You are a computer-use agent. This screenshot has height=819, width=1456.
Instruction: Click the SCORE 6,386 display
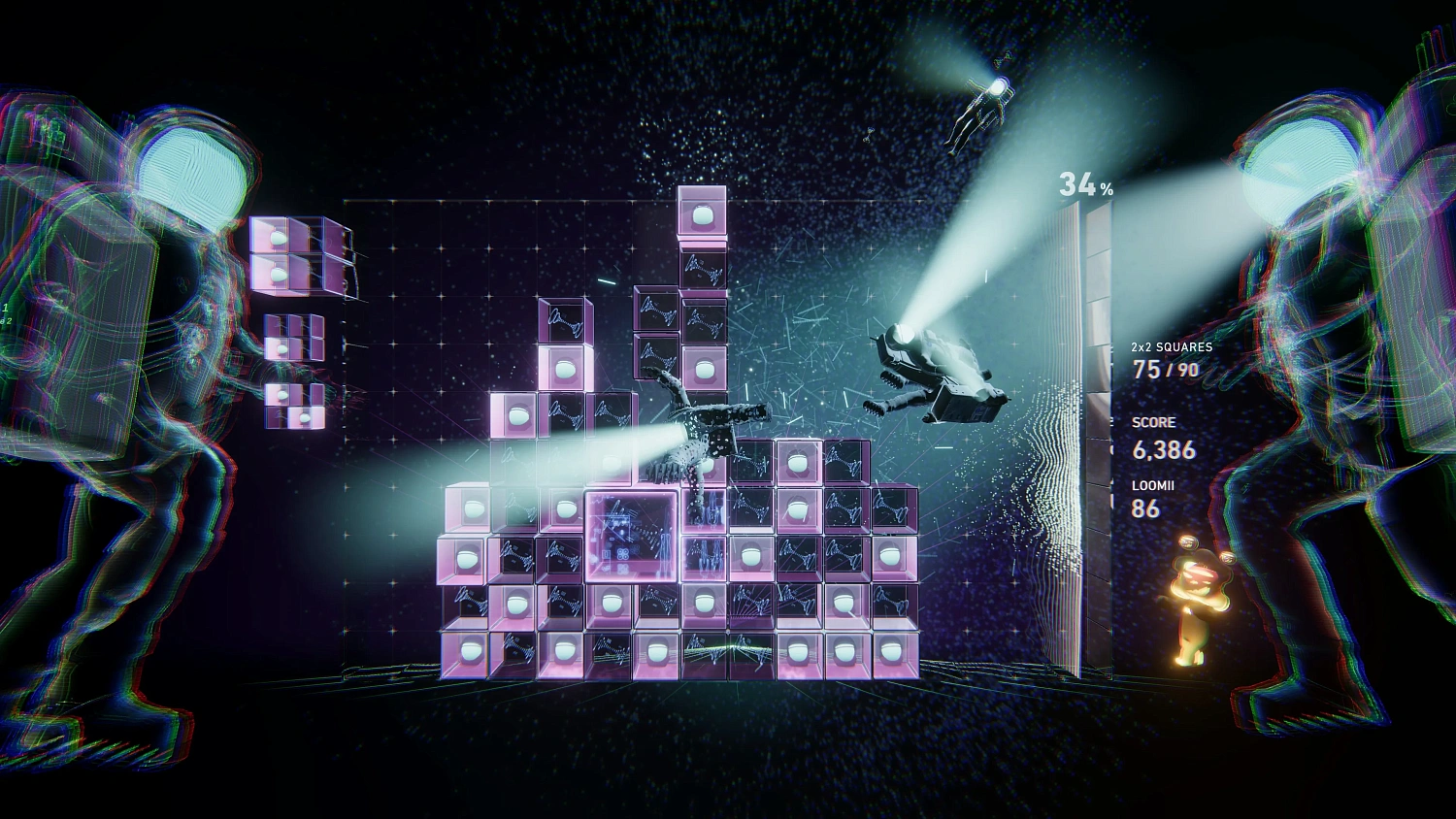pyautogui.click(x=1163, y=450)
